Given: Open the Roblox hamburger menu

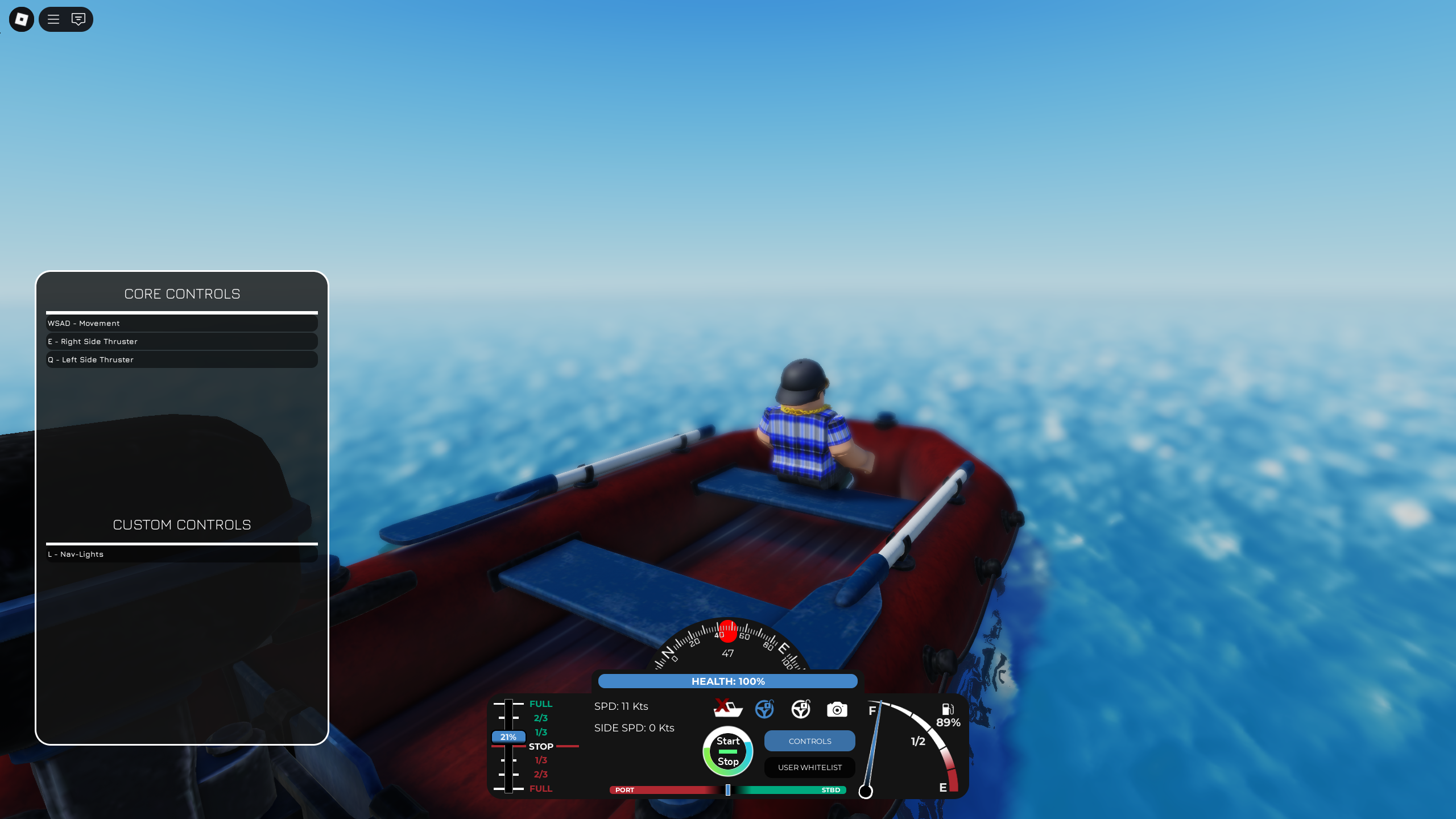Looking at the screenshot, I should (x=53, y=19).
